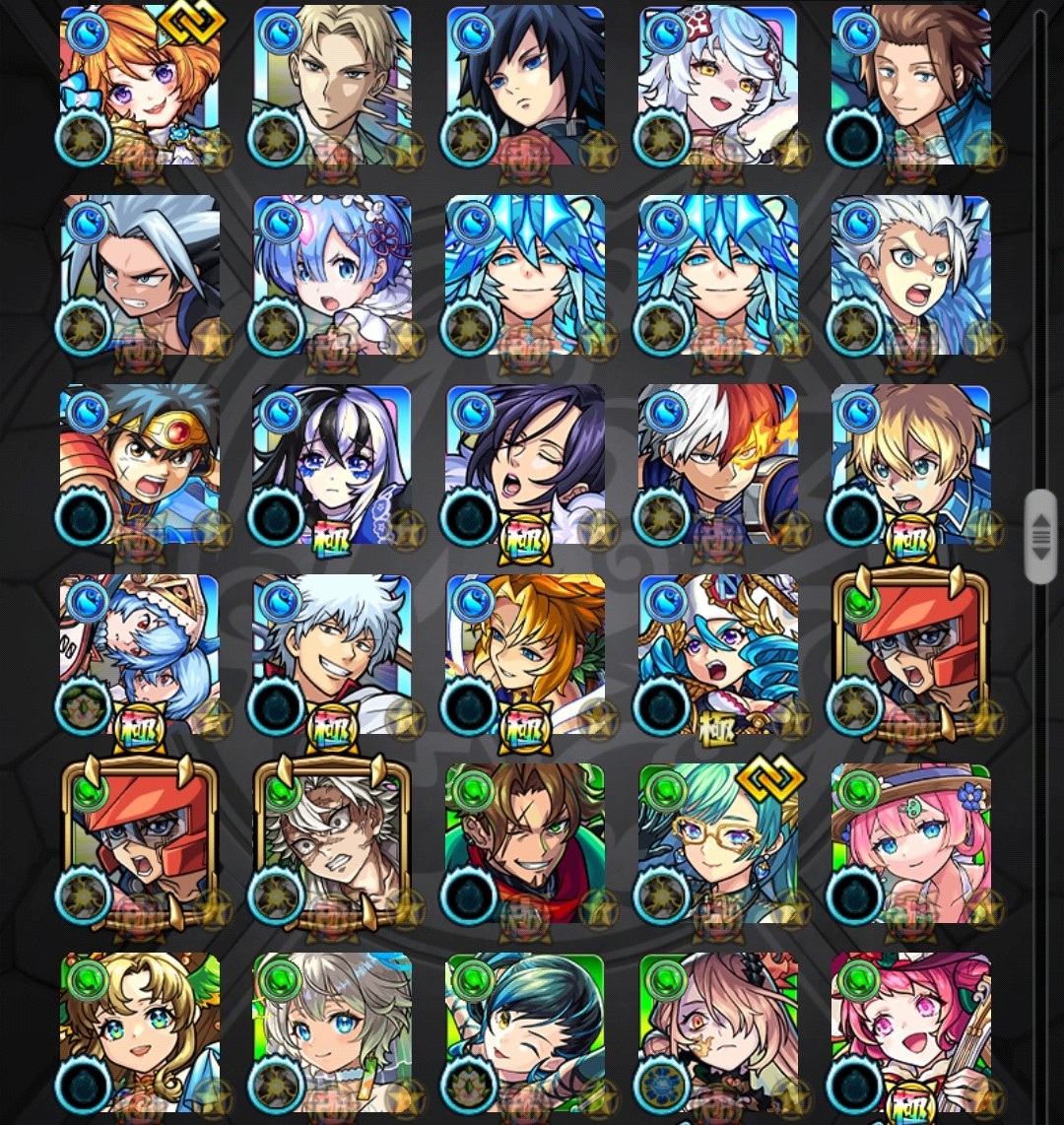
Task: Pick the purple-haired character with closed eyes
Action: coord(525,464)
